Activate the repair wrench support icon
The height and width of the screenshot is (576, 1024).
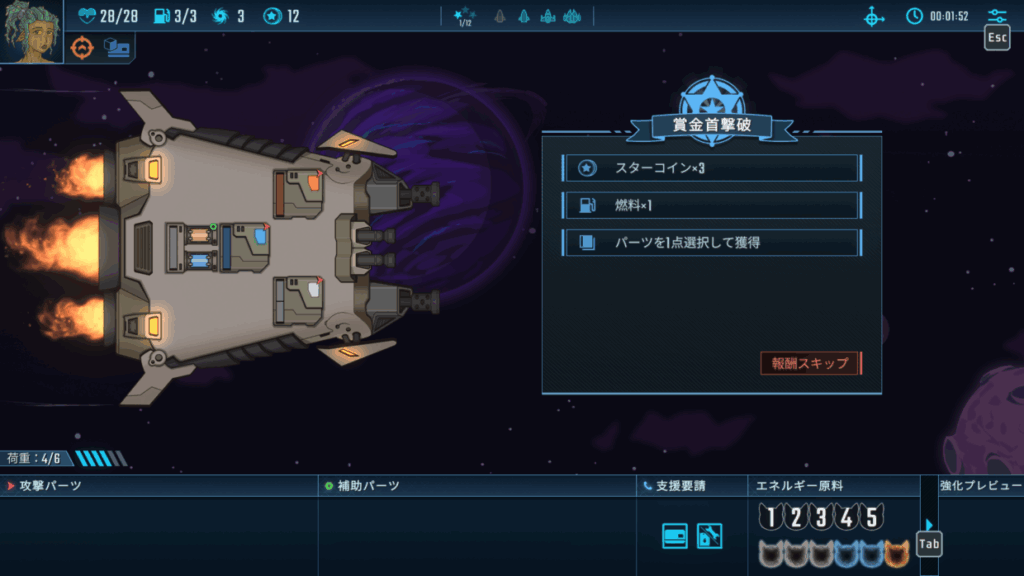[709, 536]
